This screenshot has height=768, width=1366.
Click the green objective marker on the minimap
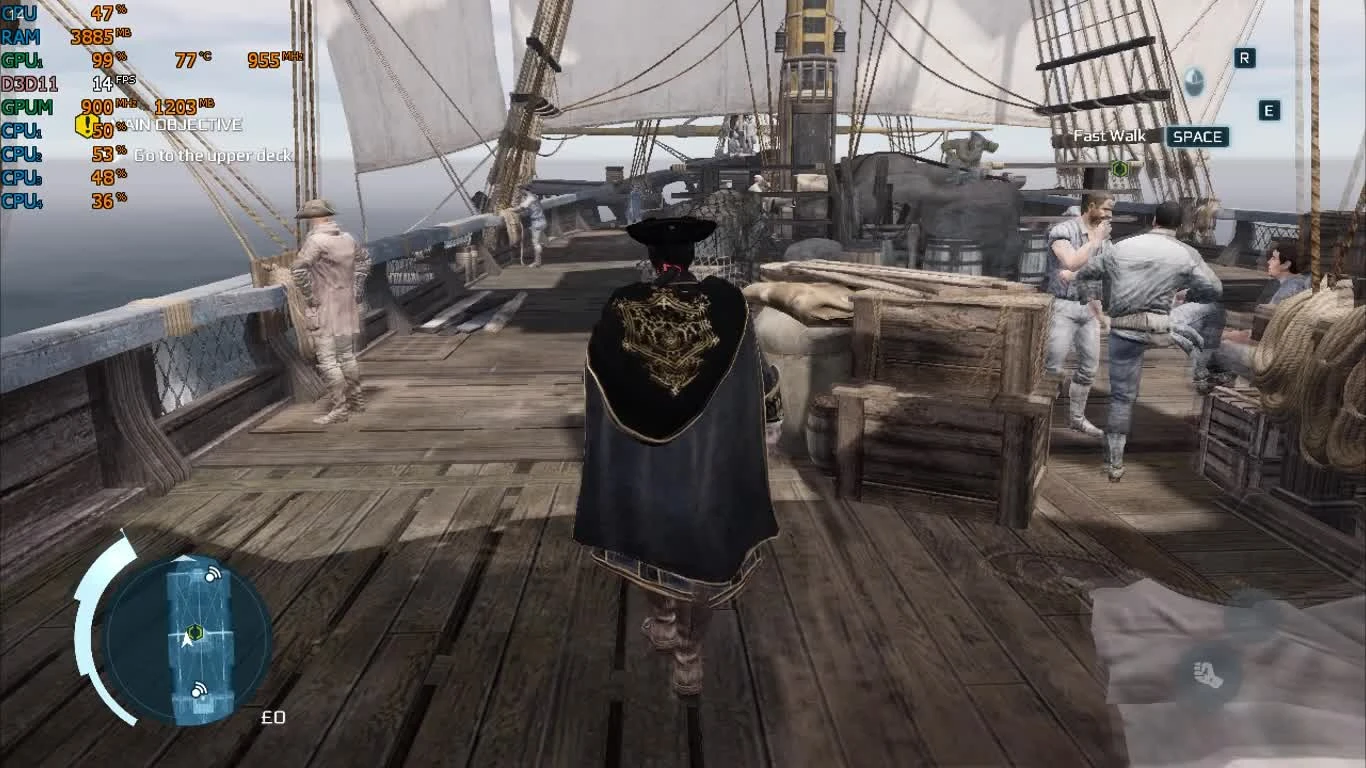[194, 631]
